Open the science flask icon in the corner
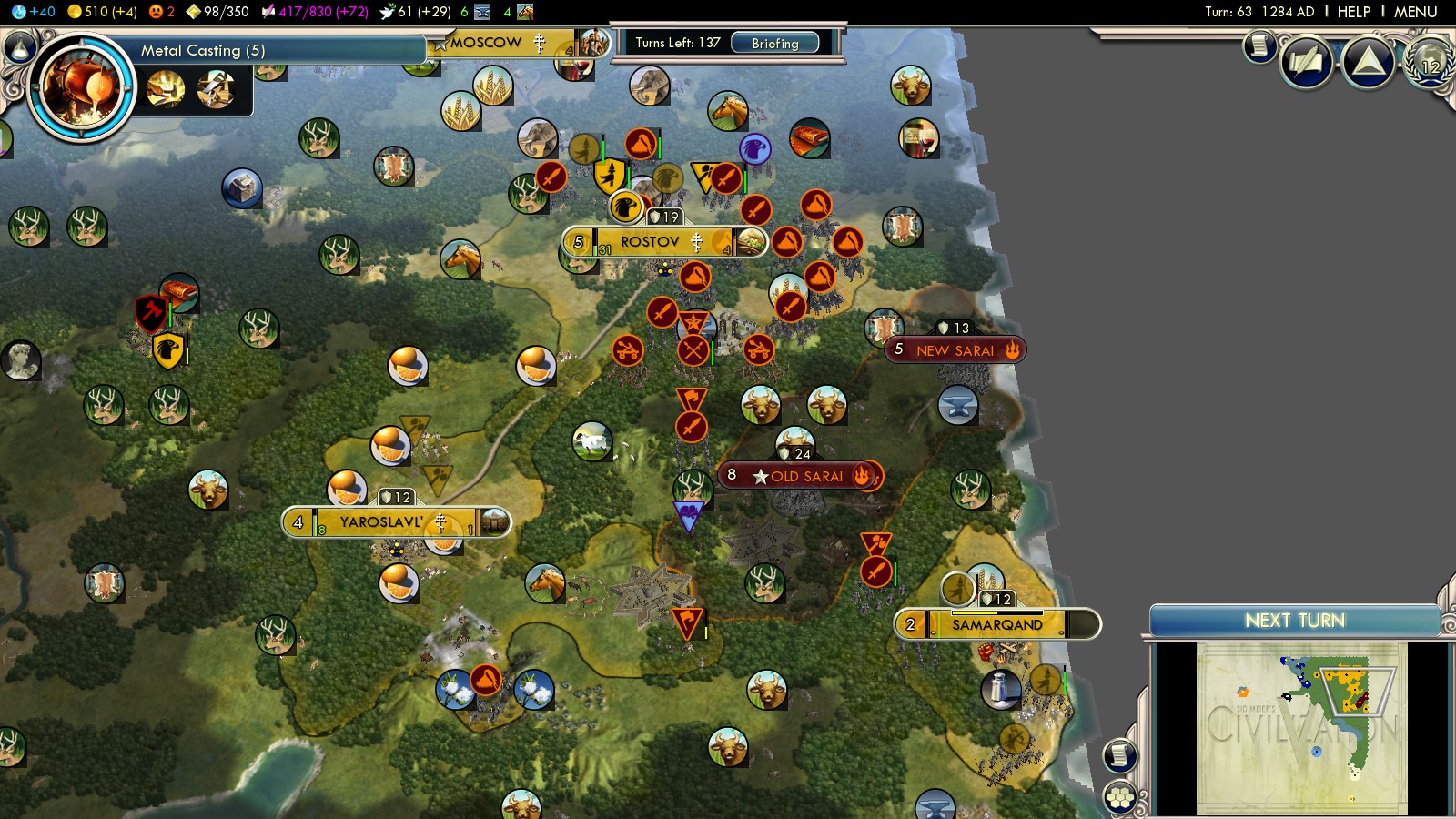The image size is (1456, 819). (19, 45)
